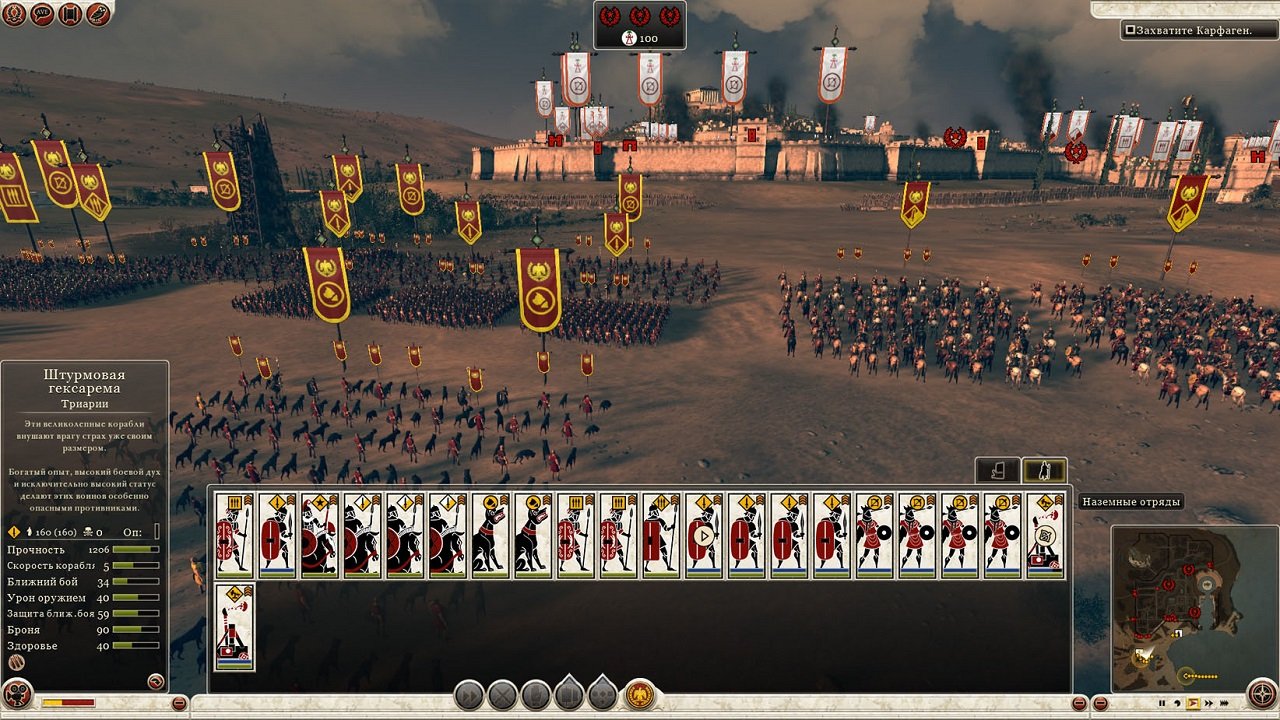Open the advisor via the AVE speech bubble
This screenshot has height=720, width=1280.
tap(41, 15)
